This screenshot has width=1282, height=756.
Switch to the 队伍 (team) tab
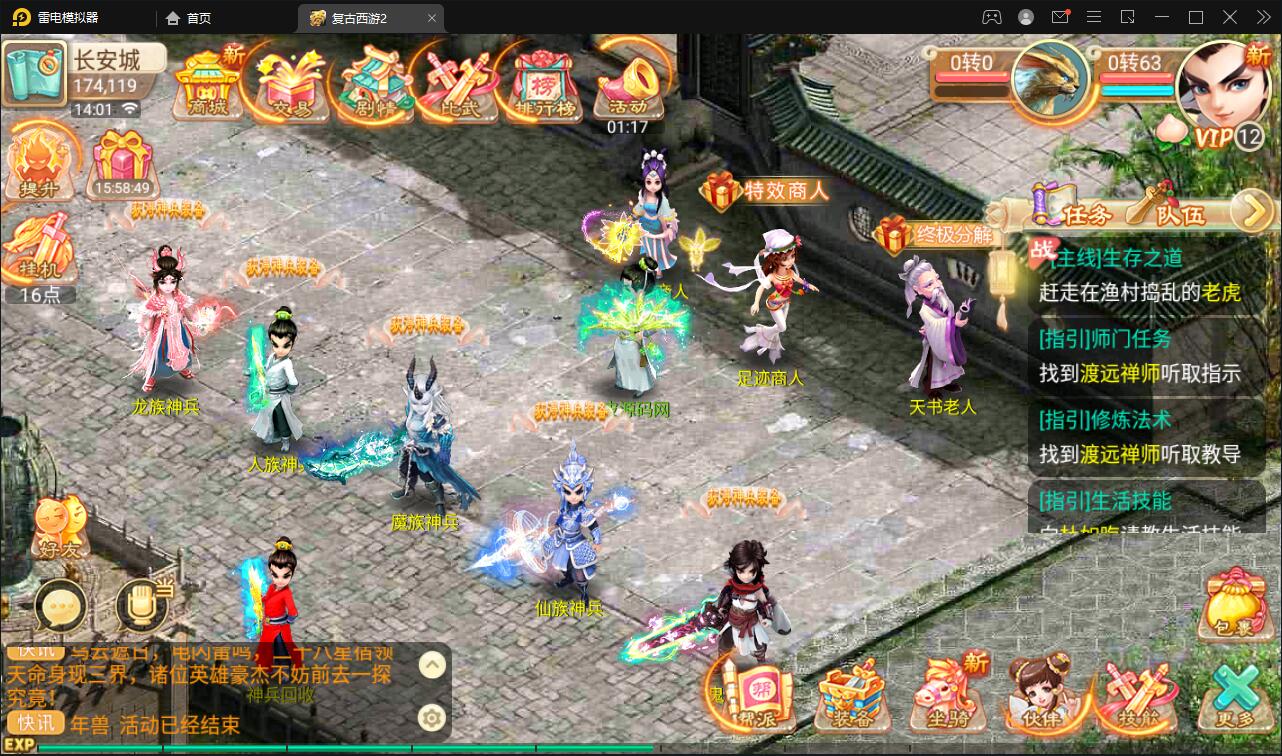click(x=1180, y=213)
